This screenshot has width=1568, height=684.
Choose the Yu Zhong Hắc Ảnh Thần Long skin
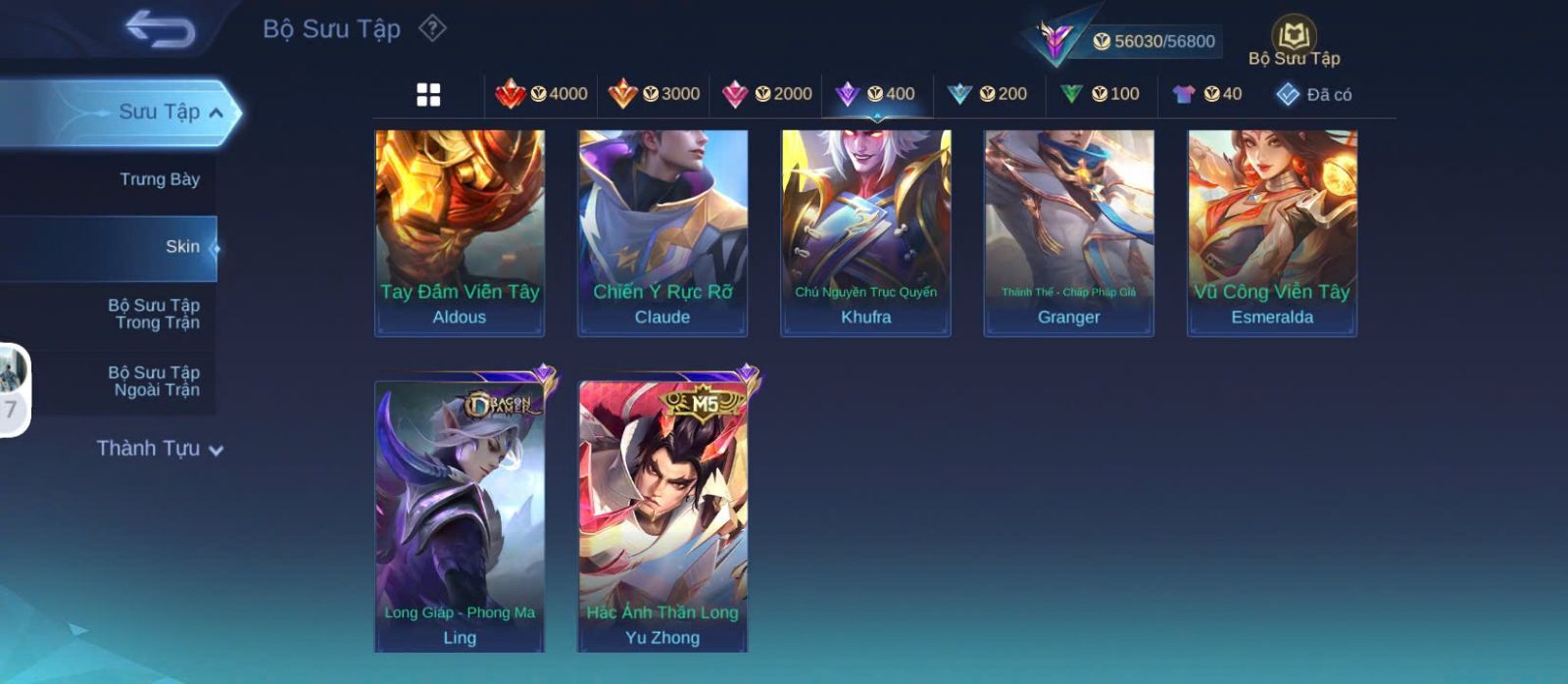click(662, 514)
